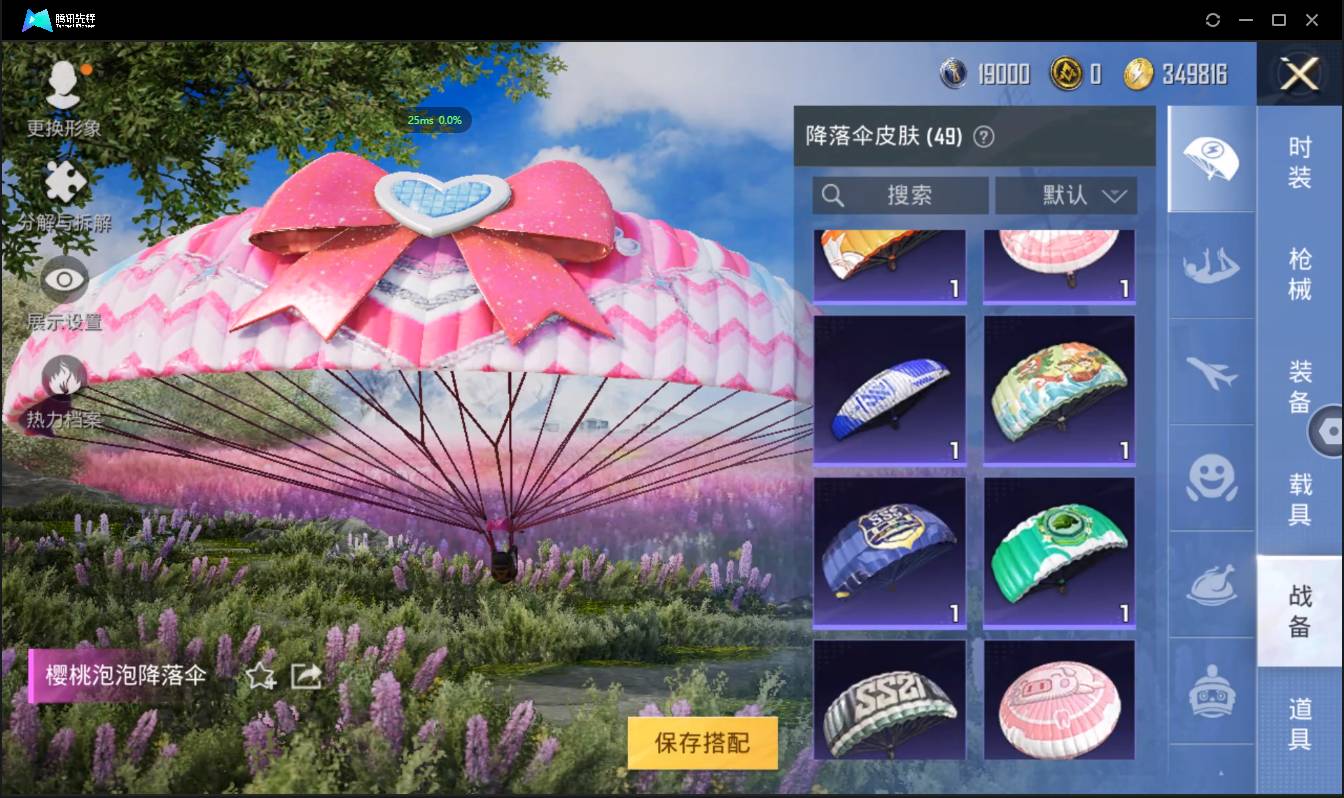The image size is (1344, 798).
Task: Click the share arrow button
Action: (x=305, y=676)
